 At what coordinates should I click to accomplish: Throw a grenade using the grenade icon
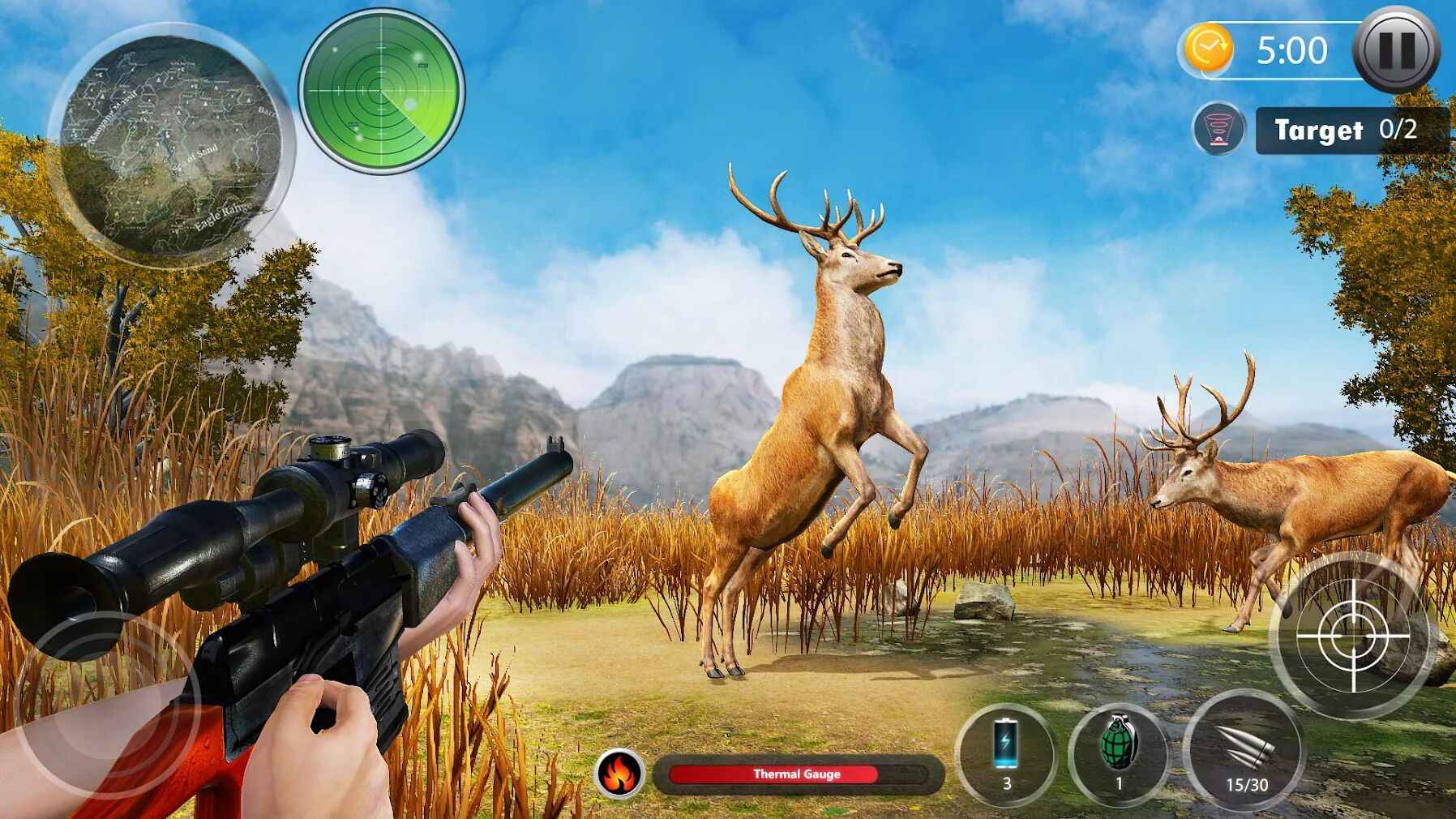click(x=1119, y=752)
